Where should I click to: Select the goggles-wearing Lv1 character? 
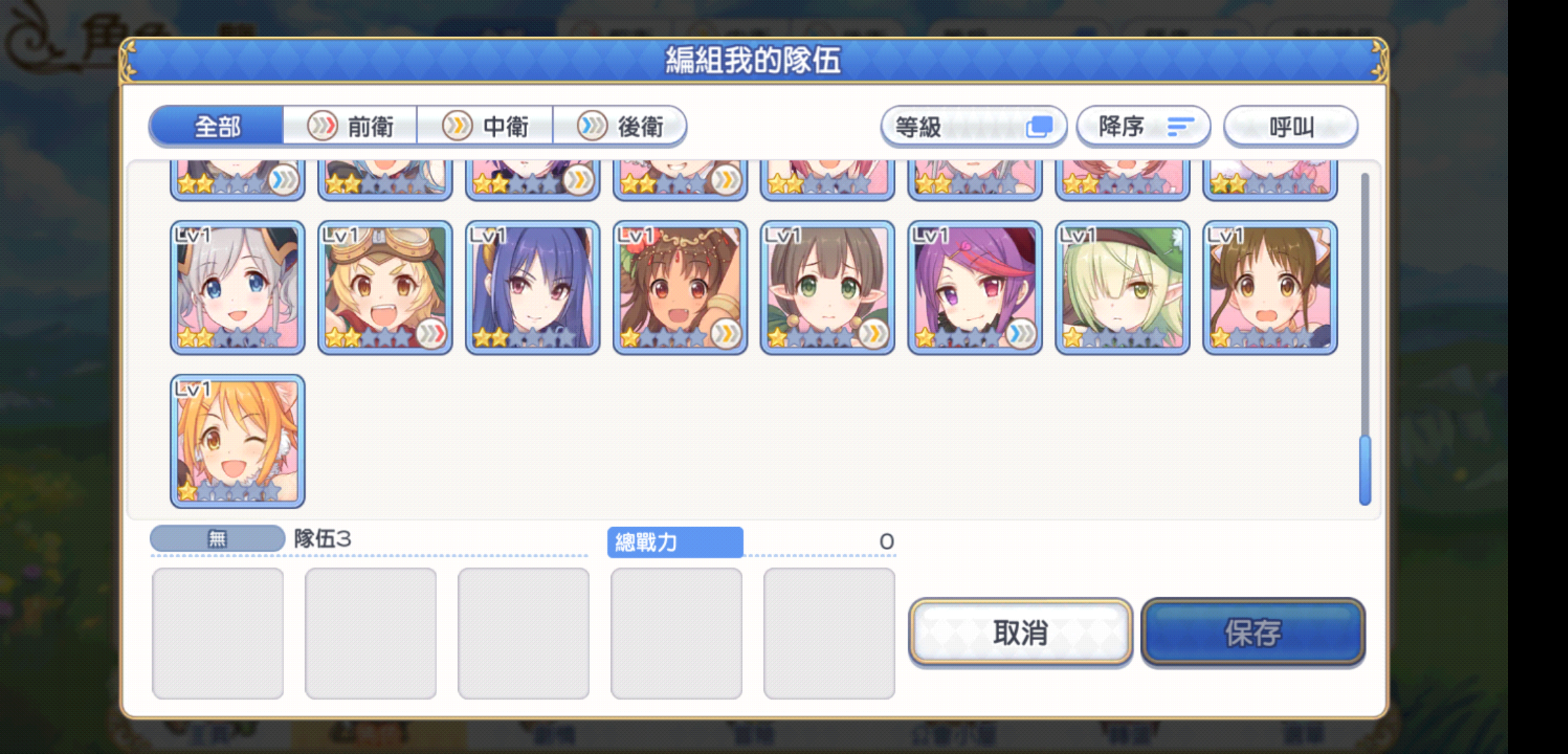tap(385, 286)
